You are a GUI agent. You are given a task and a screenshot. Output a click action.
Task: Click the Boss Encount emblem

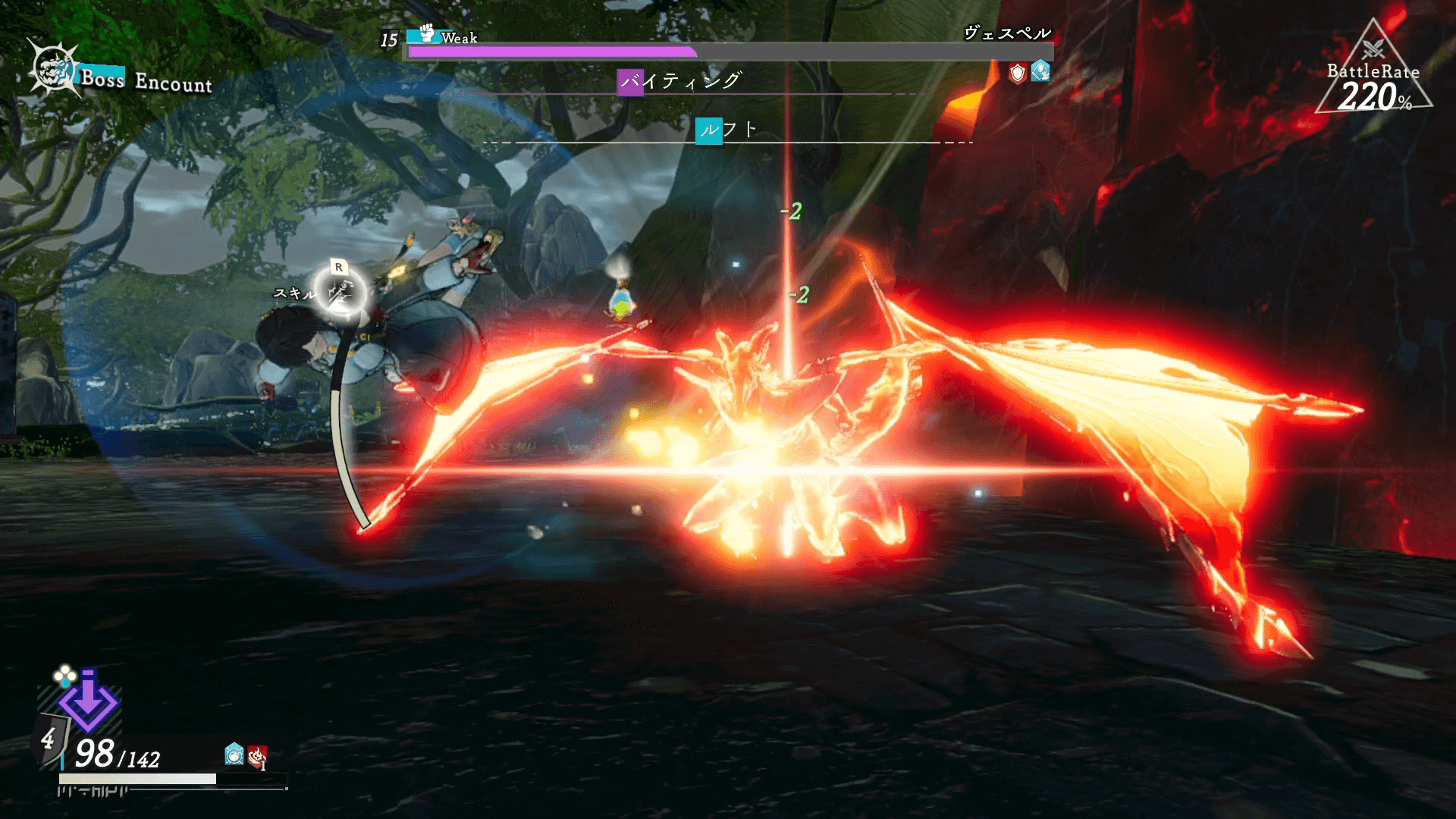tap(54, 69)
